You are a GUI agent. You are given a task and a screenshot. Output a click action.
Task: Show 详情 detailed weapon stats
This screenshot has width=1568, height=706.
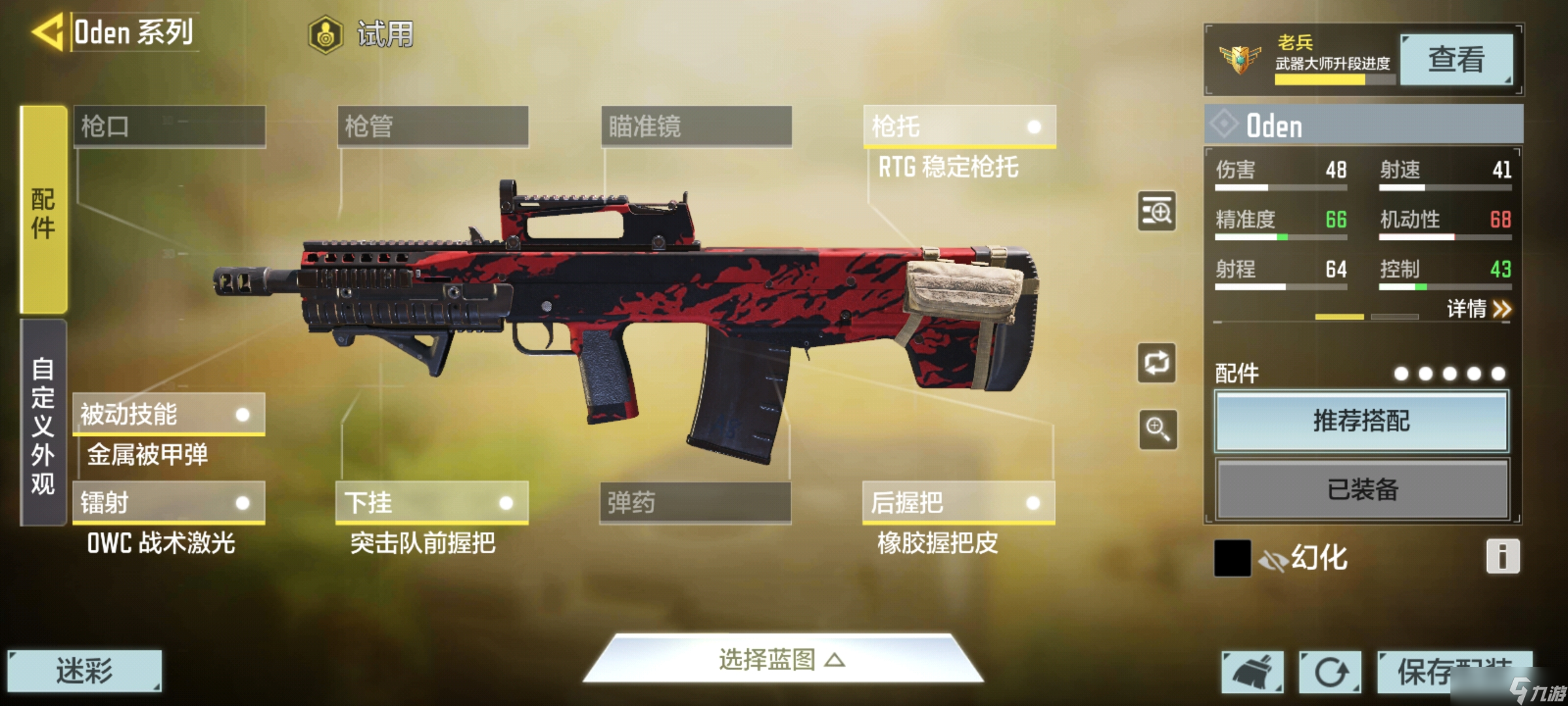click(1478, 309)
